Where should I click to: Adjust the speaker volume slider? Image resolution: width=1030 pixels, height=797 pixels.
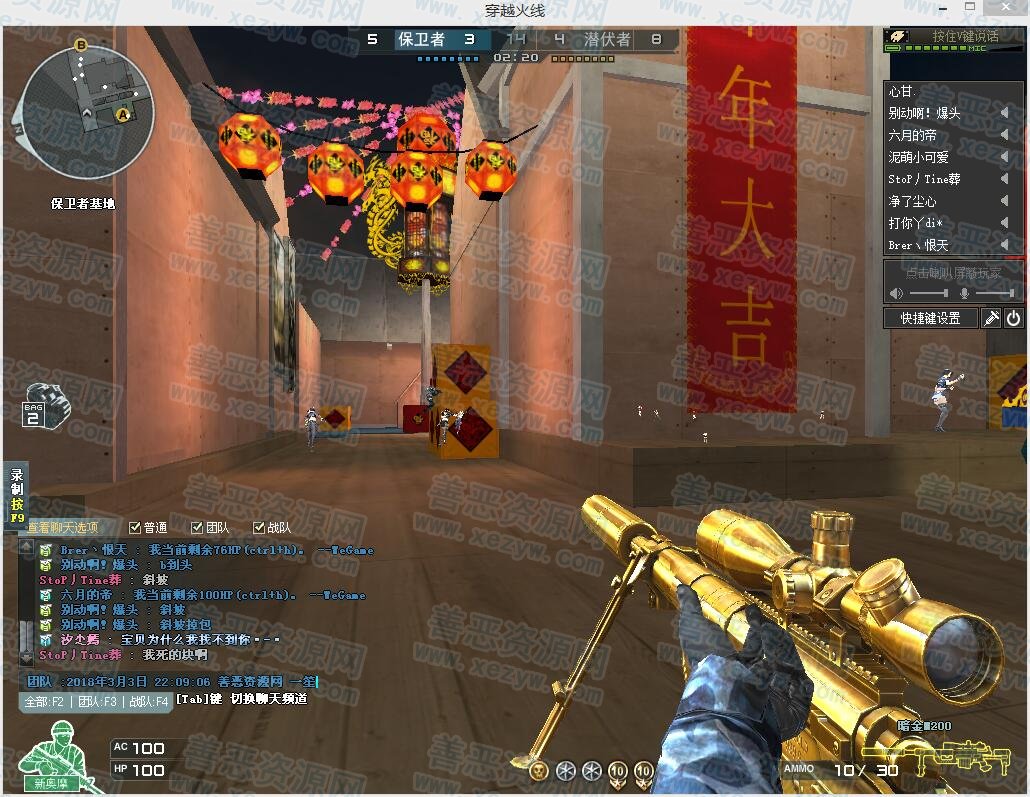point(930,293)
